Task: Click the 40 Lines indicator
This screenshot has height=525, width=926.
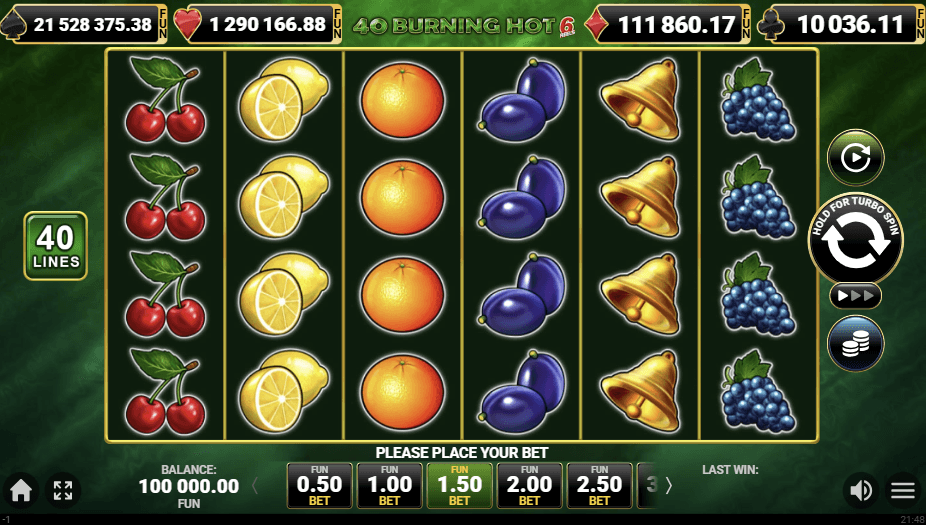Action: coord(56,246)
